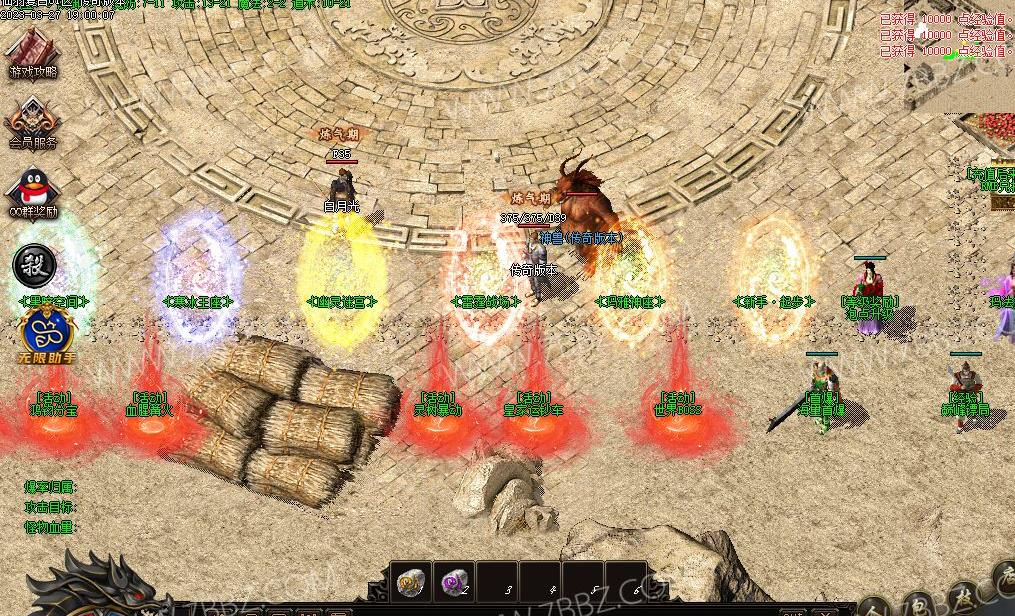
Task: Use the purple scroll in hotbar slot 2
Action: click(x=455, y=582)
